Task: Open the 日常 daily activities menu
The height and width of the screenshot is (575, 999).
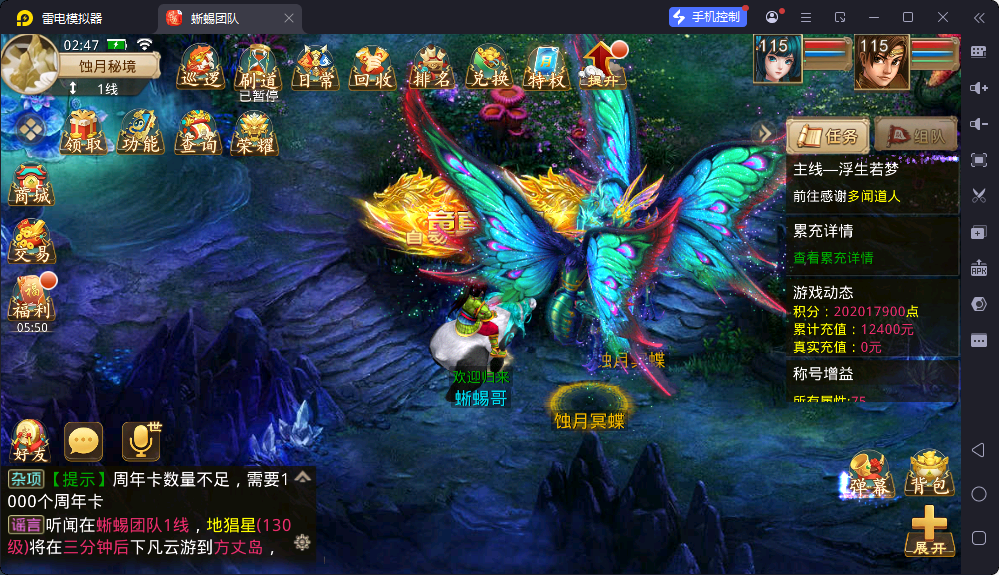Action: coord(316,66)
